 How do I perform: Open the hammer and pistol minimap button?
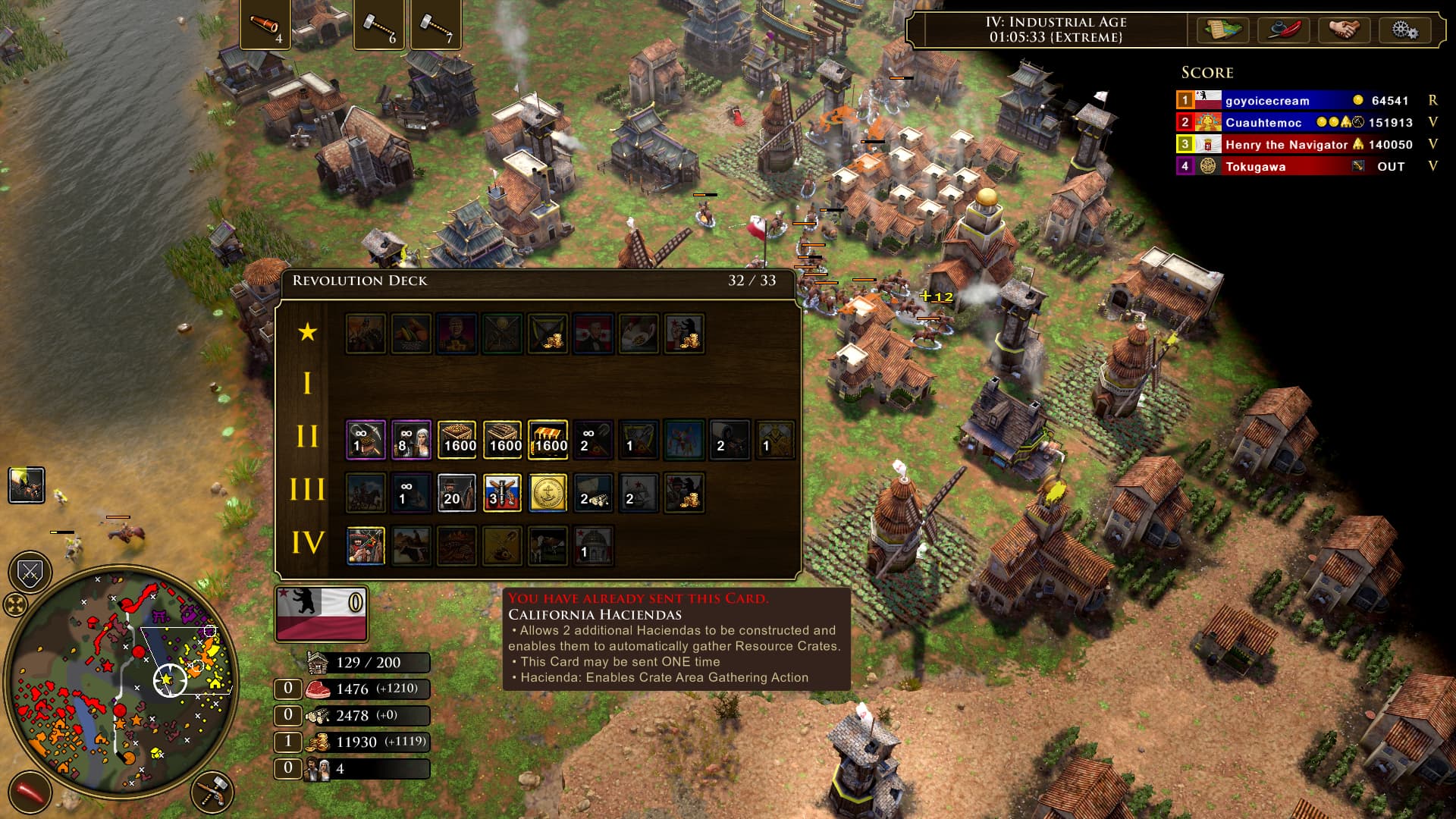212,792
